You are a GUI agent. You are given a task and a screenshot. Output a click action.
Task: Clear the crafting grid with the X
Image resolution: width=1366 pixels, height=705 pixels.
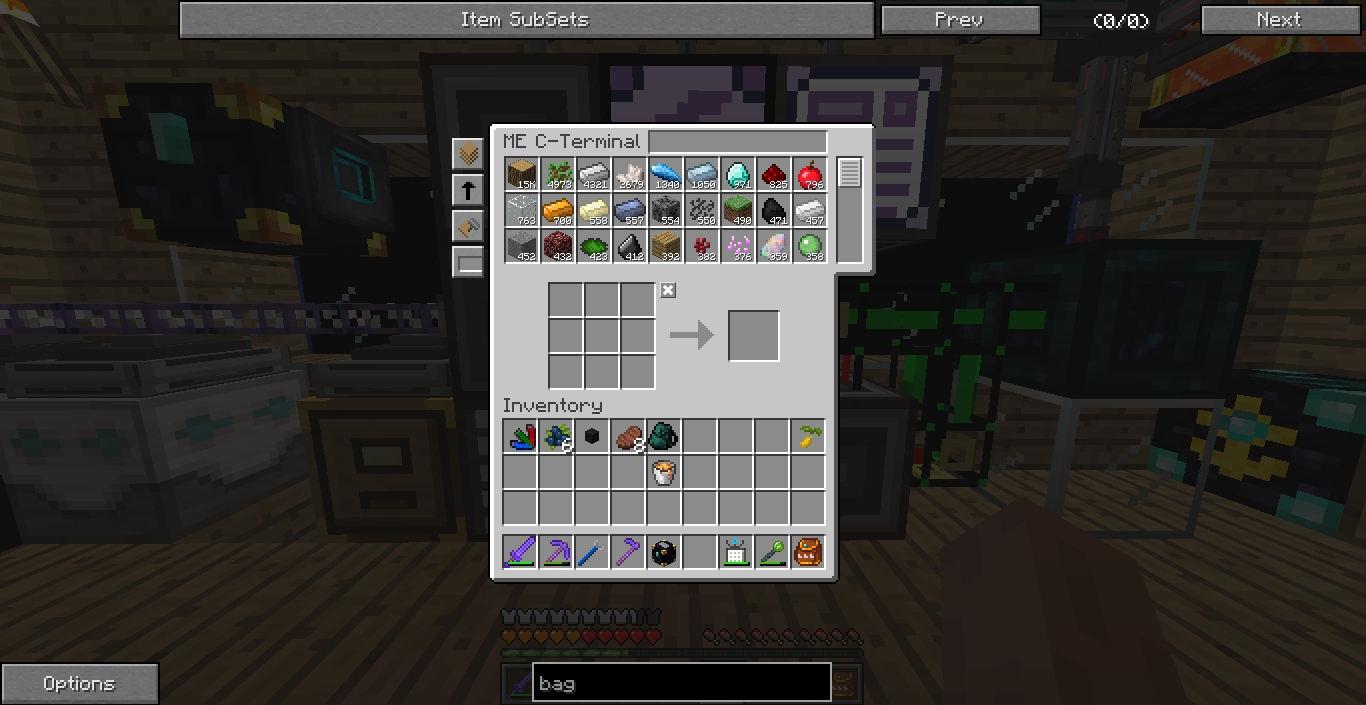click(668, 290)
